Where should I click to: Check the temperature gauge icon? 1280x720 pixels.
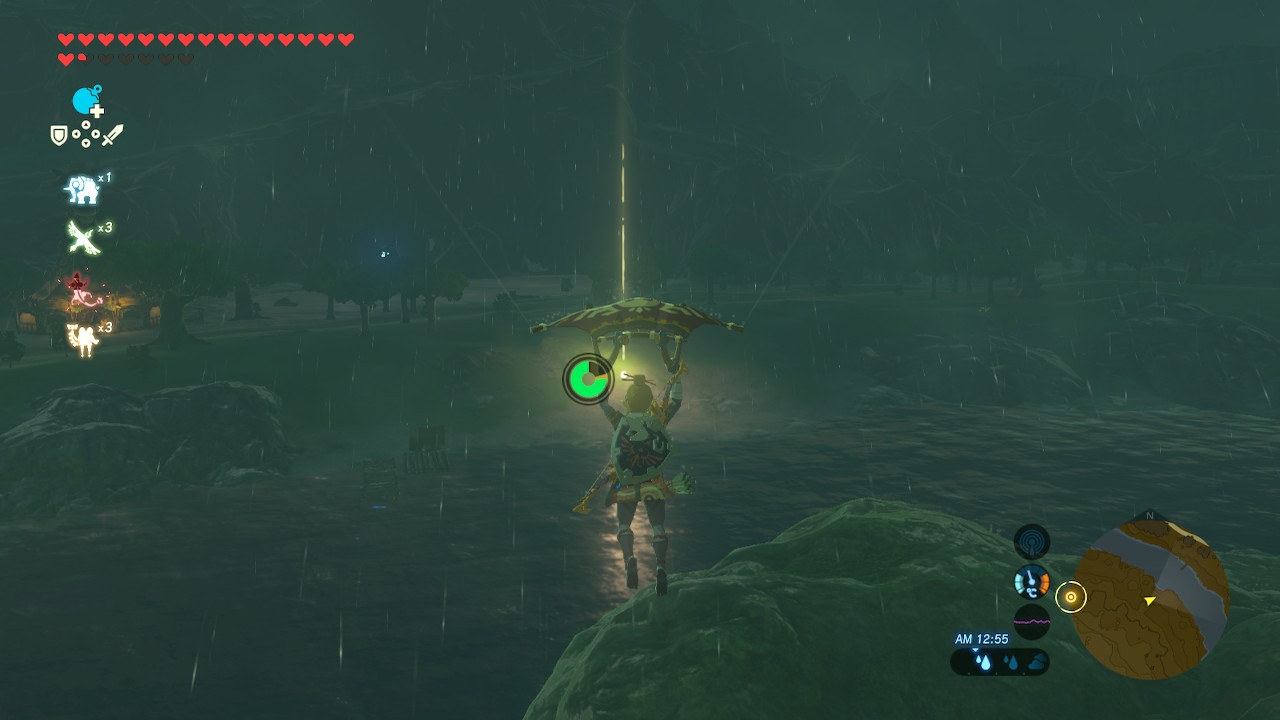tap(1032, 581)
